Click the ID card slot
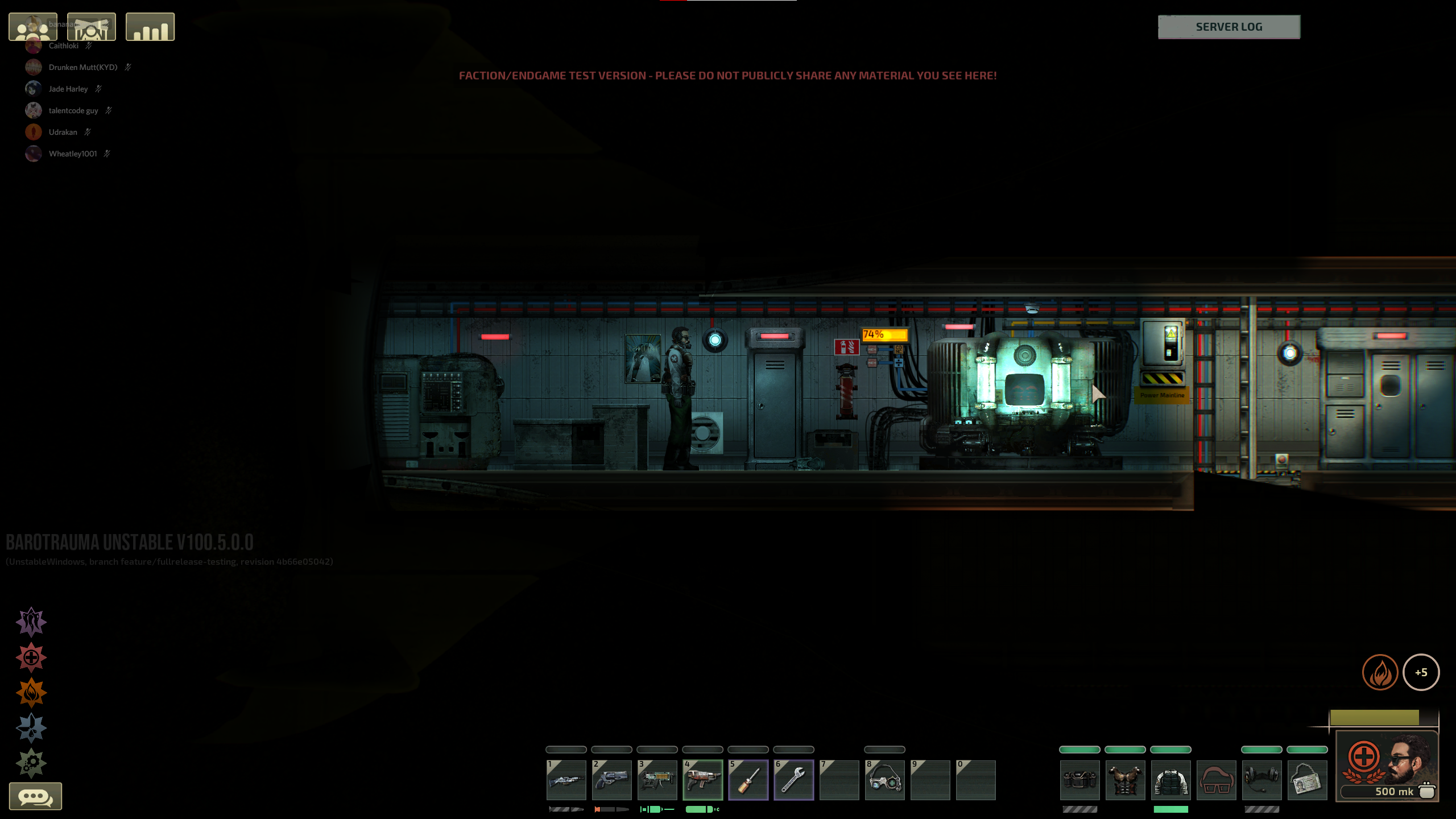Viewport: 1456px width, 819px height. coord(1307,780)
